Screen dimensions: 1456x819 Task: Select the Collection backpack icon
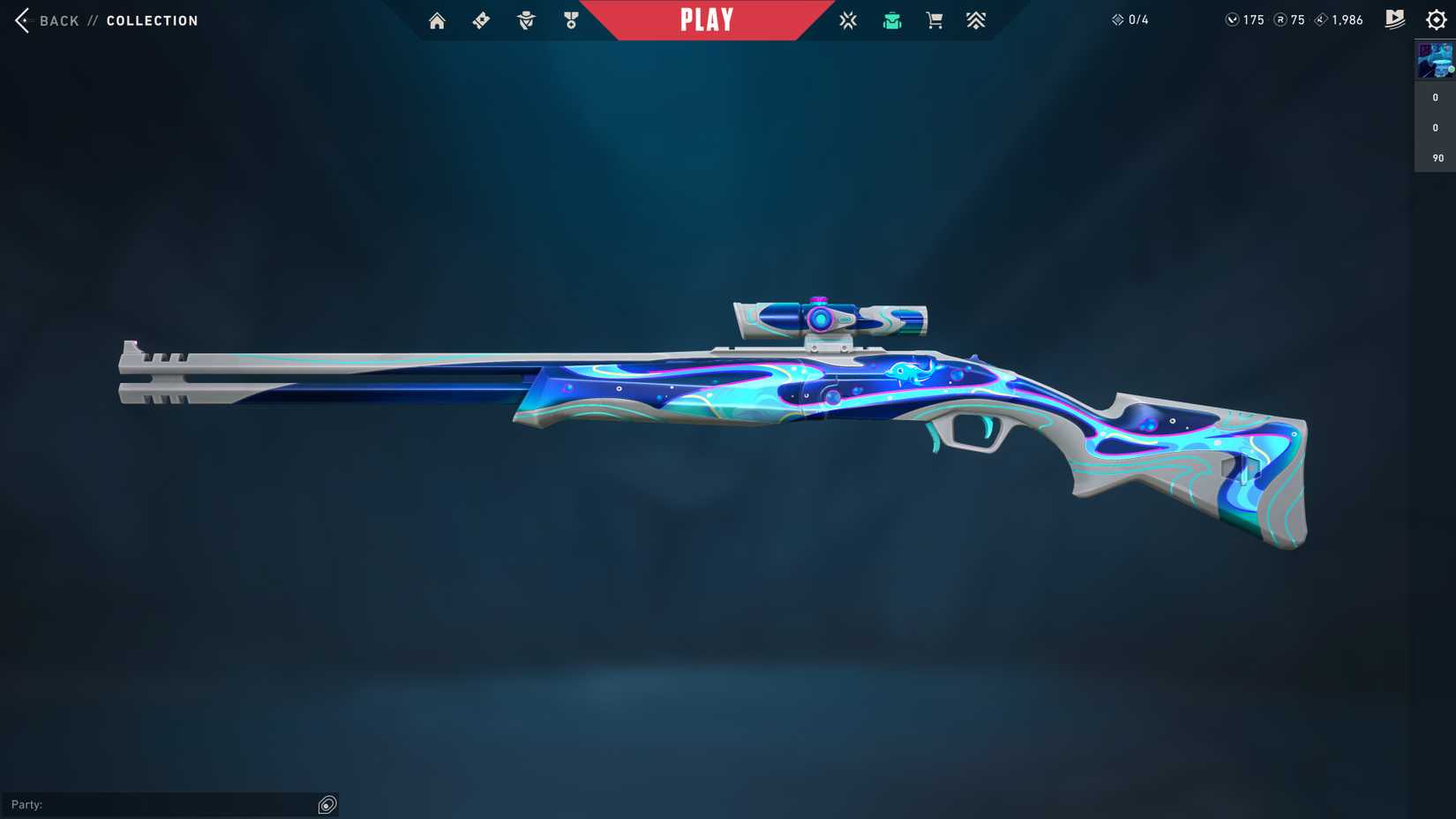click(891, 19)
